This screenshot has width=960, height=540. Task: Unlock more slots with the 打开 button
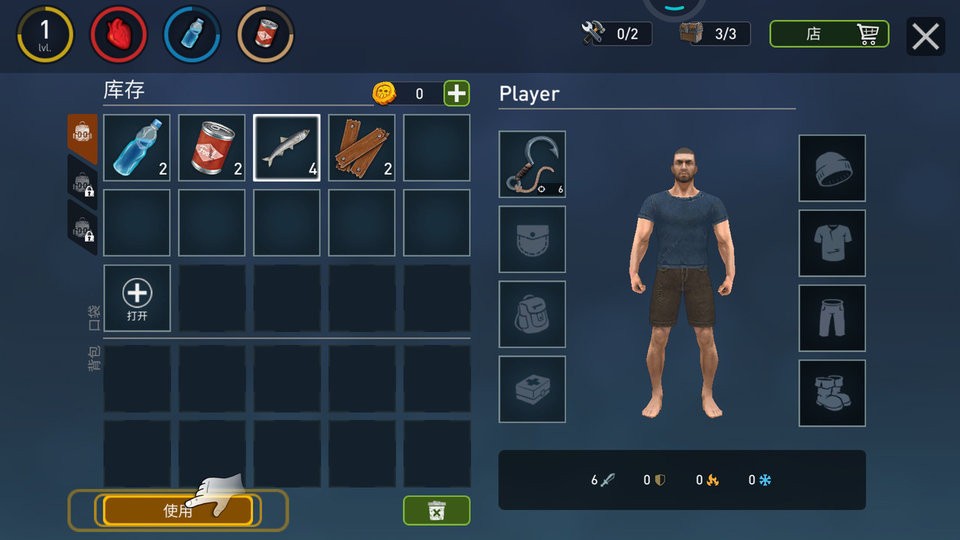tap(137, 298)
